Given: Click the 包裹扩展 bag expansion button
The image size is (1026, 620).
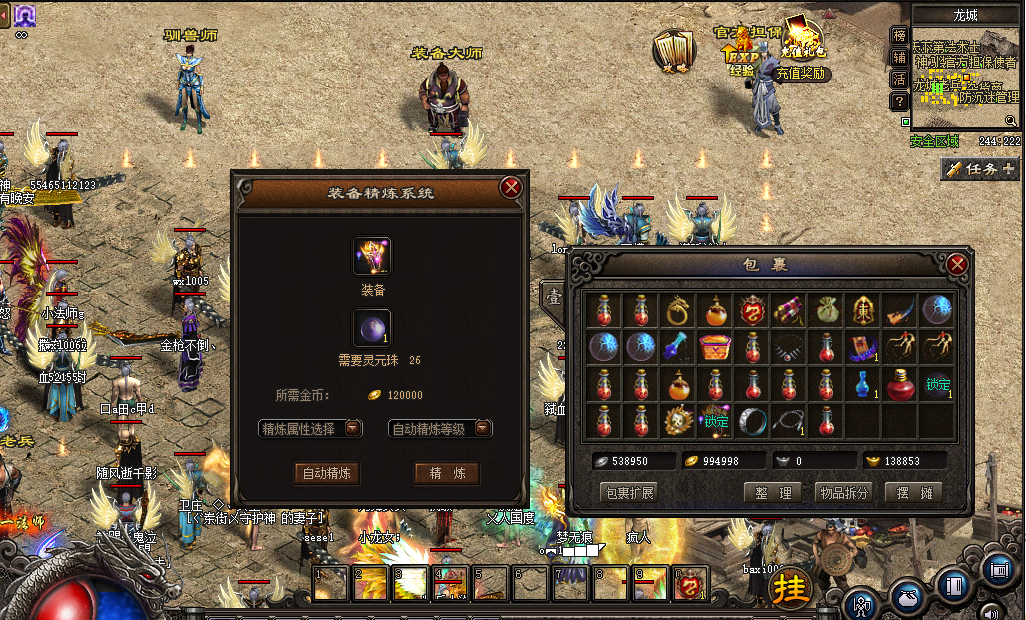Looking at the screenshot, I should [628, 493].
